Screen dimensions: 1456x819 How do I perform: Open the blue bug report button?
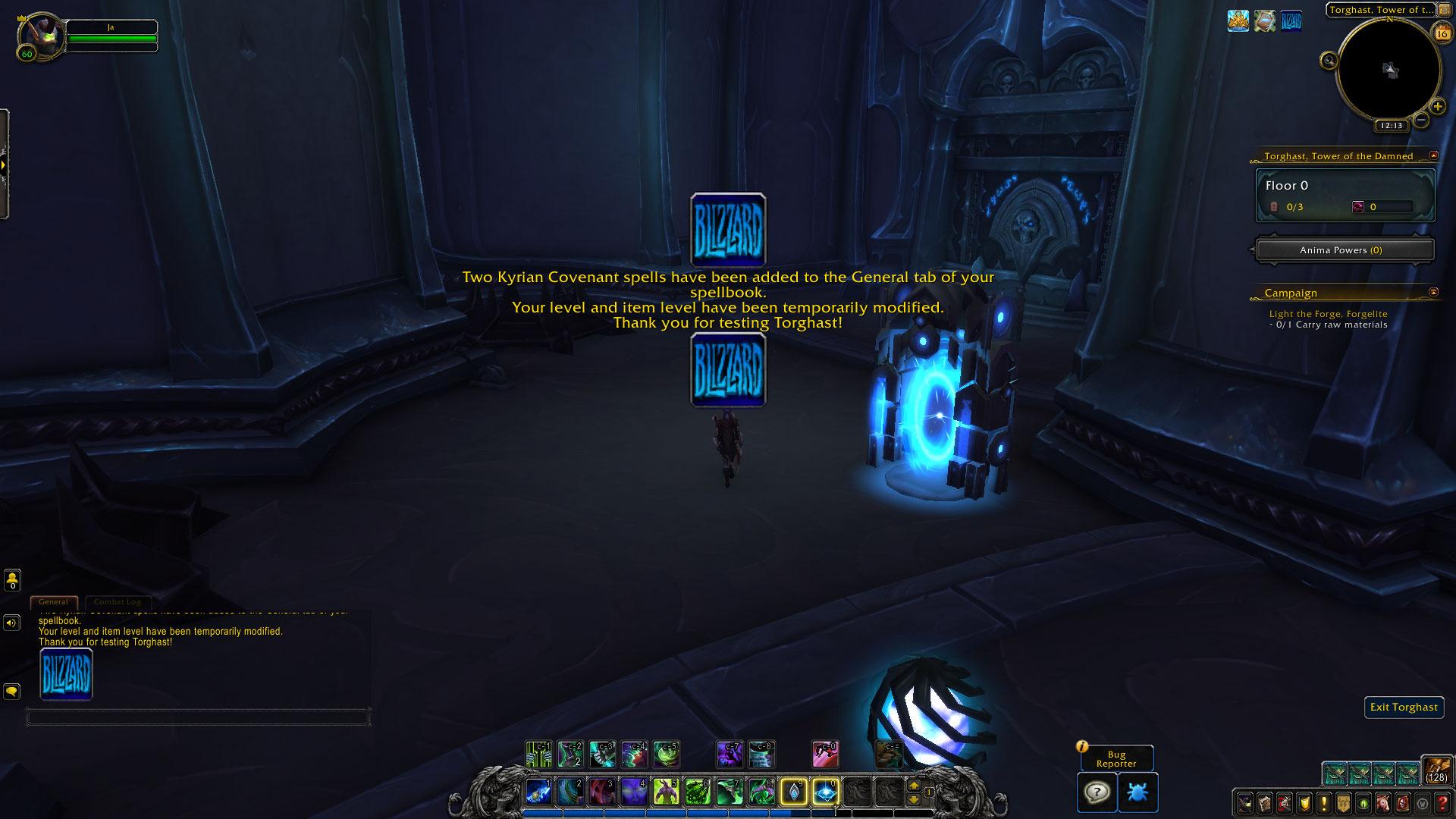(x=1137, y=792)
